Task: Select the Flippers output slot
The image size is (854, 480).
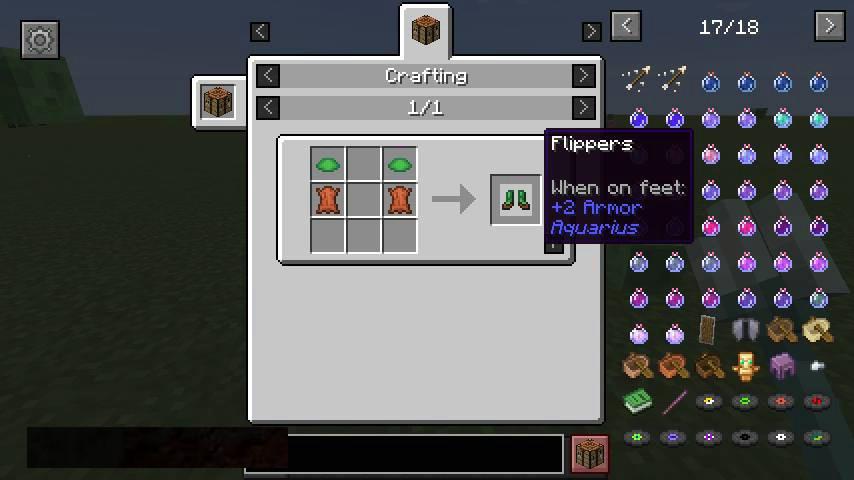Action: click(x=516, y=199)
